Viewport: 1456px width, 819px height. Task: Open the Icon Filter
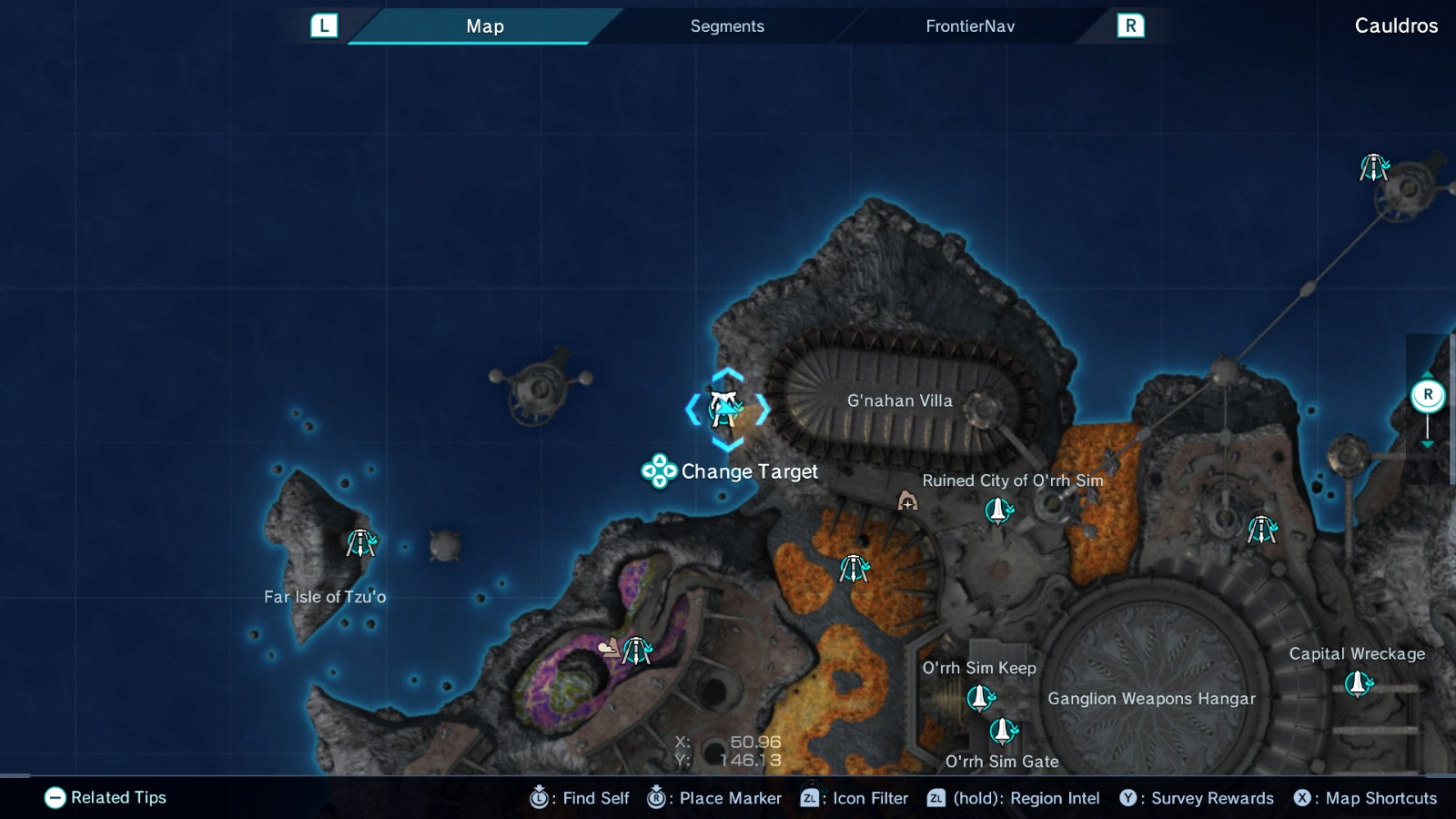pos(853,798)
